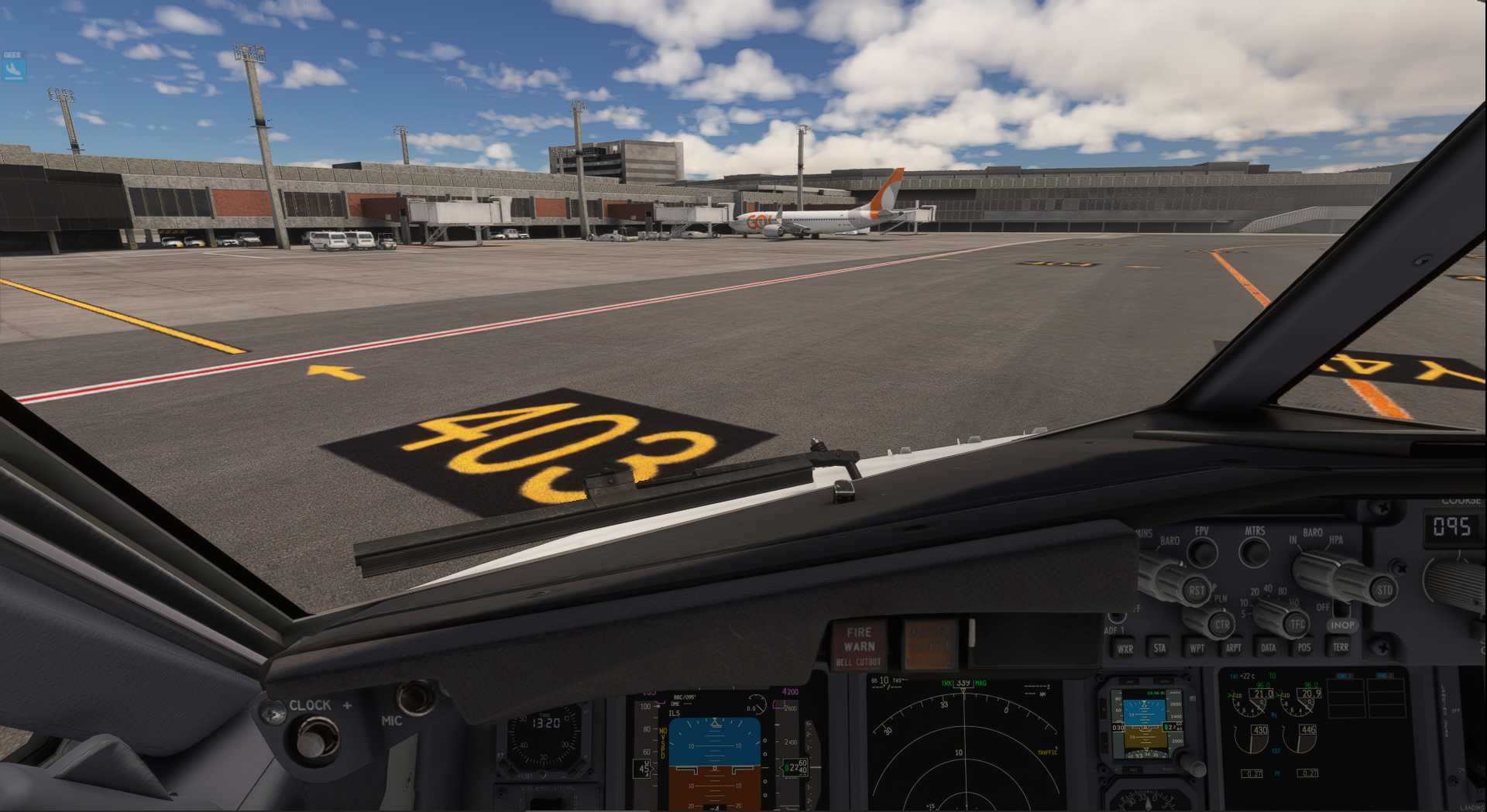This screenshot has width=1487, height=812.
Task: Open the GEES landing overlay icon
Action: [x=14, y=70]
